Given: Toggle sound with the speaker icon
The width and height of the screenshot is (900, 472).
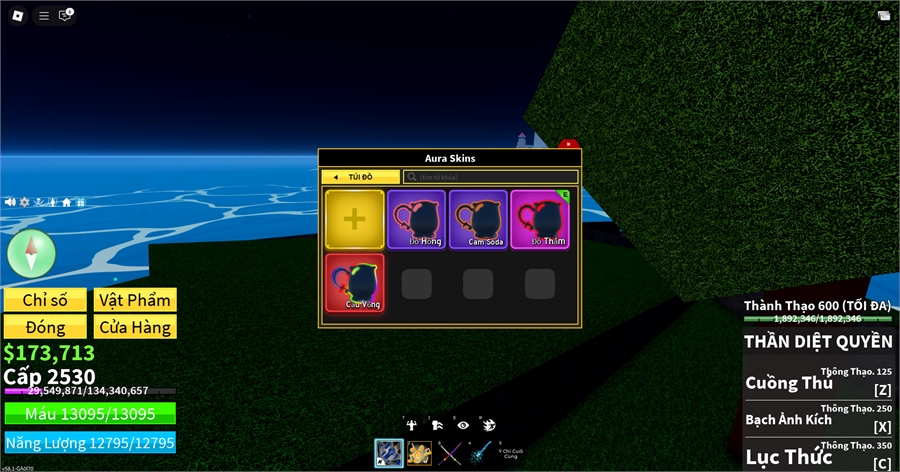Looking at the screenshot, I should click(x=10, y=202).
